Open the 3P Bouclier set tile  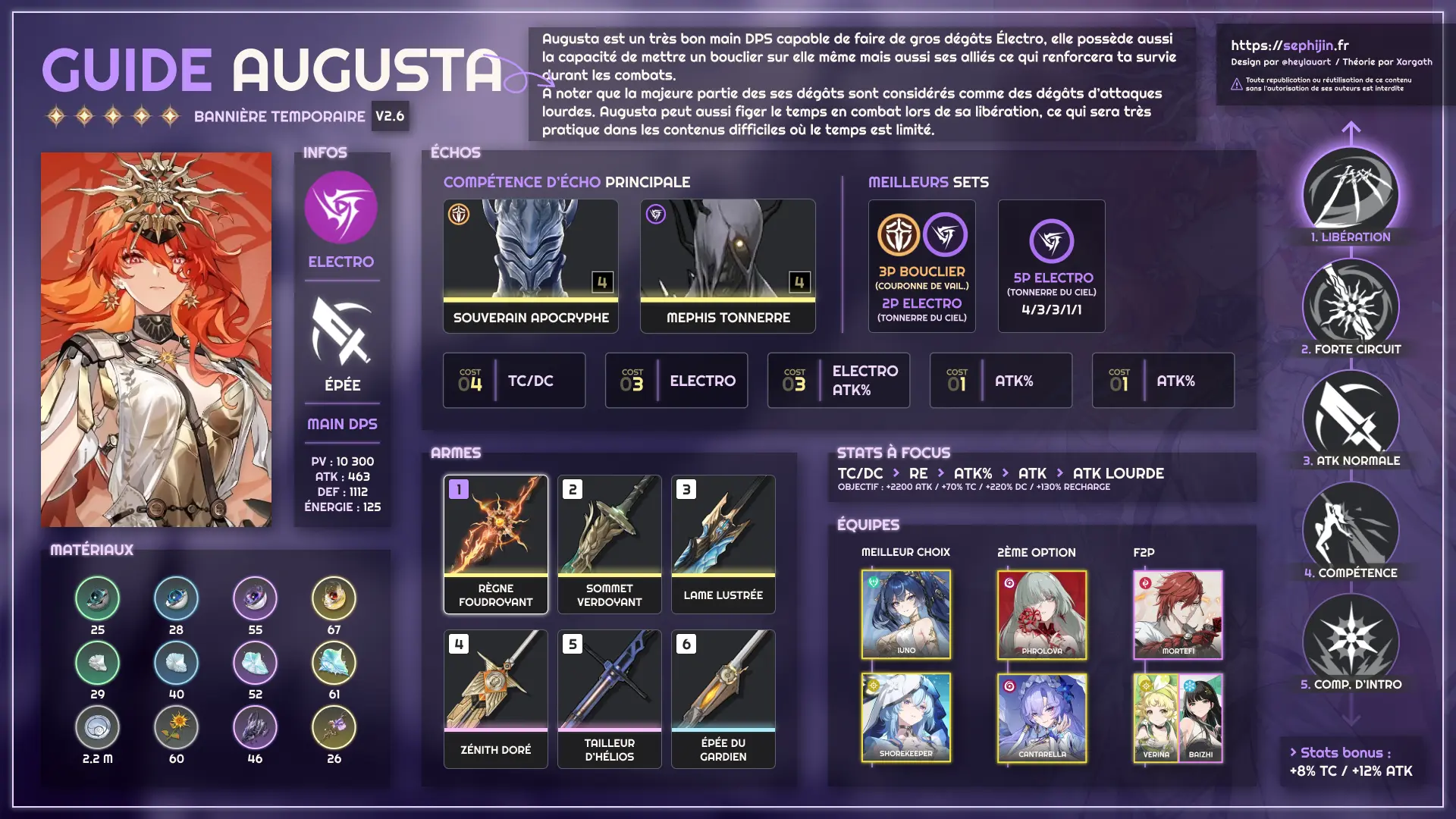921,265
